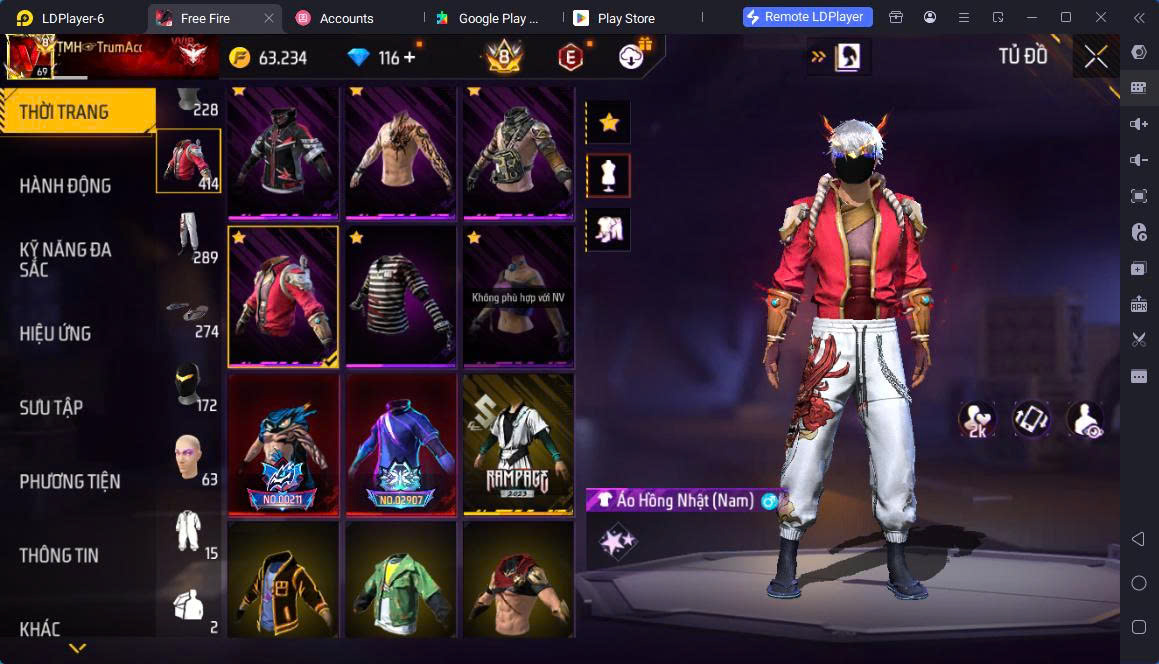Select the face subcategory with 63 items

tap(188, 458)
